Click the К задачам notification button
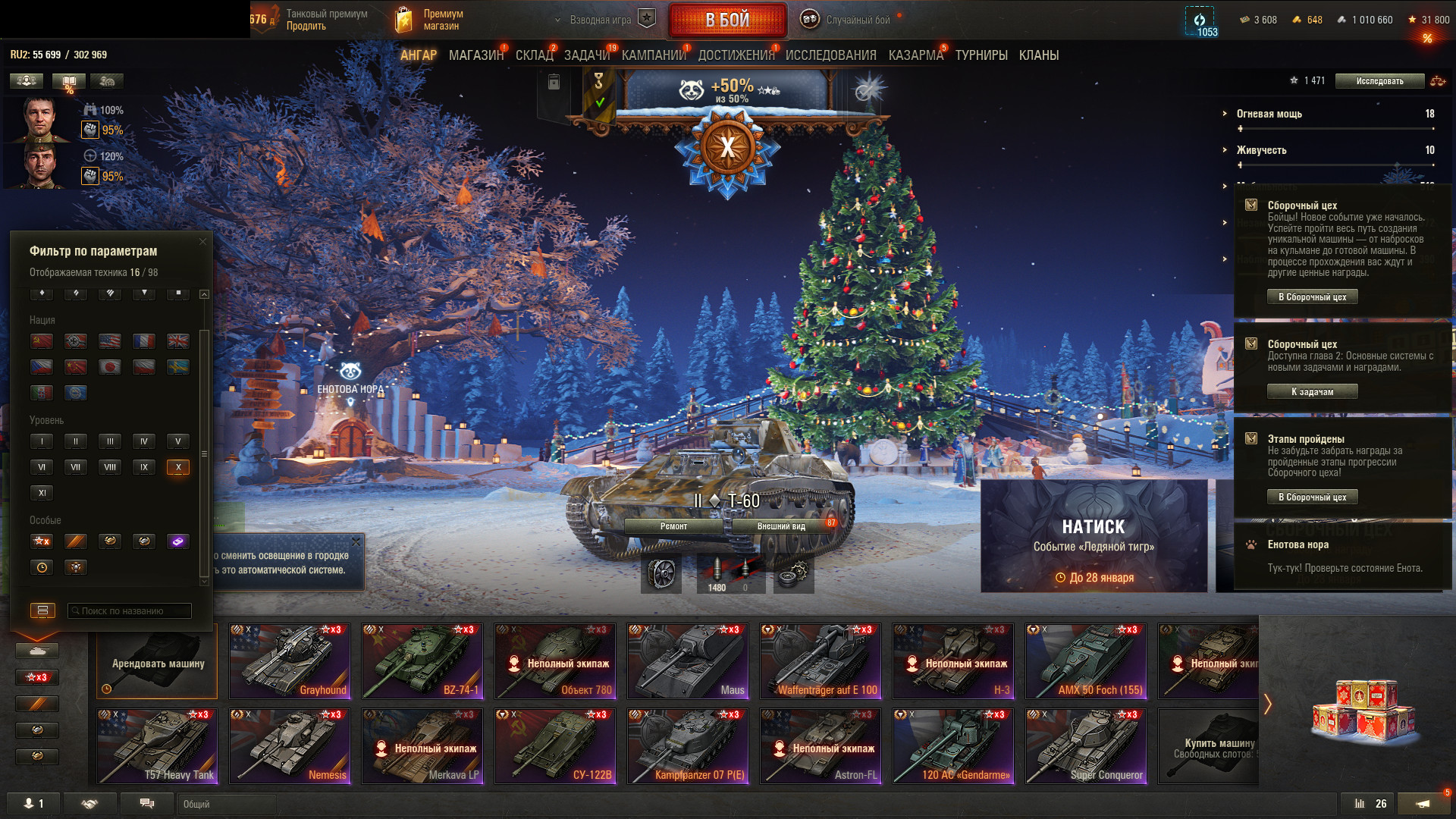 coord(1312,392)
